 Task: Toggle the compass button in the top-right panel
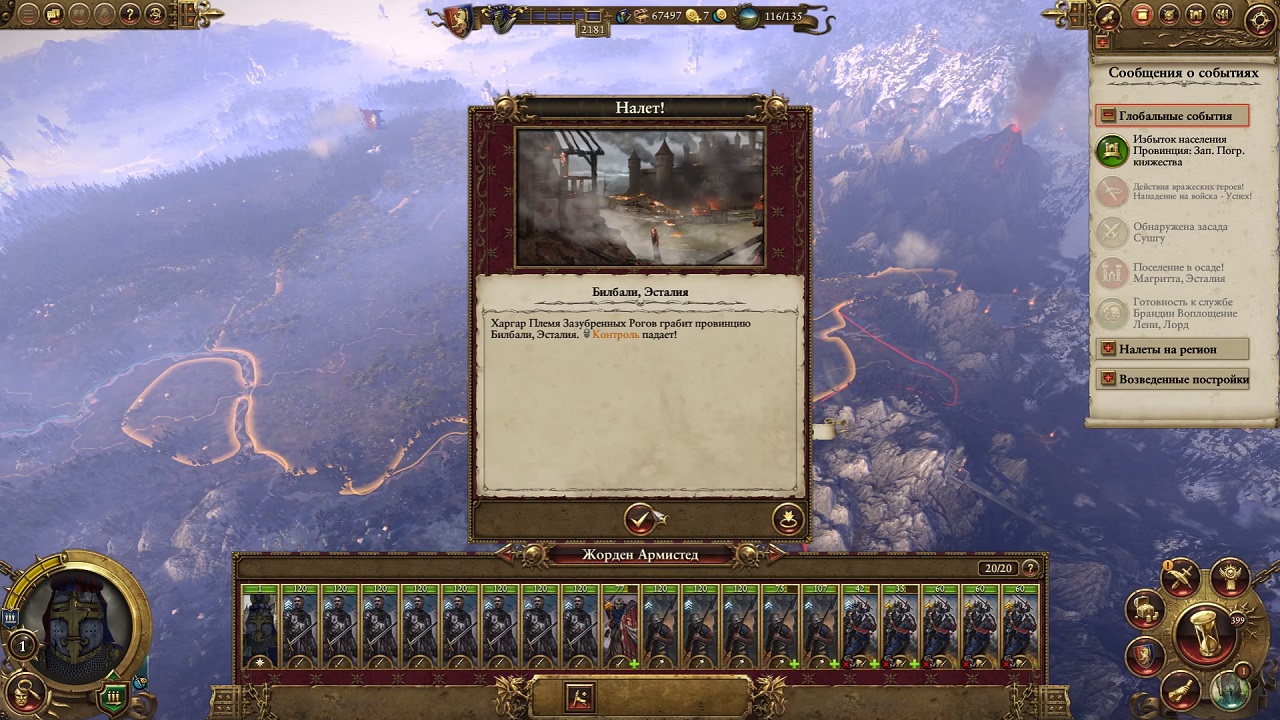[x=1259, y=21]
